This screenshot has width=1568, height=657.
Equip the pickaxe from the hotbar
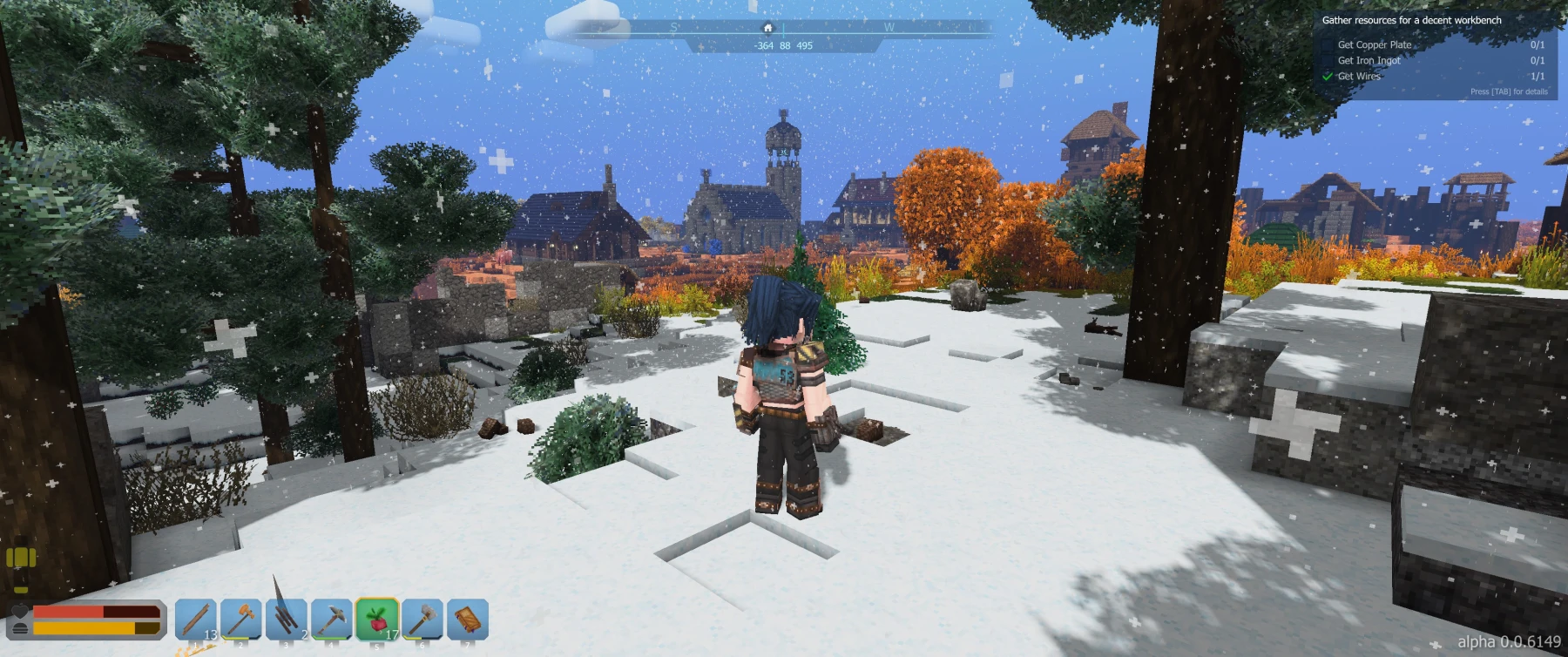click(332, 620)
